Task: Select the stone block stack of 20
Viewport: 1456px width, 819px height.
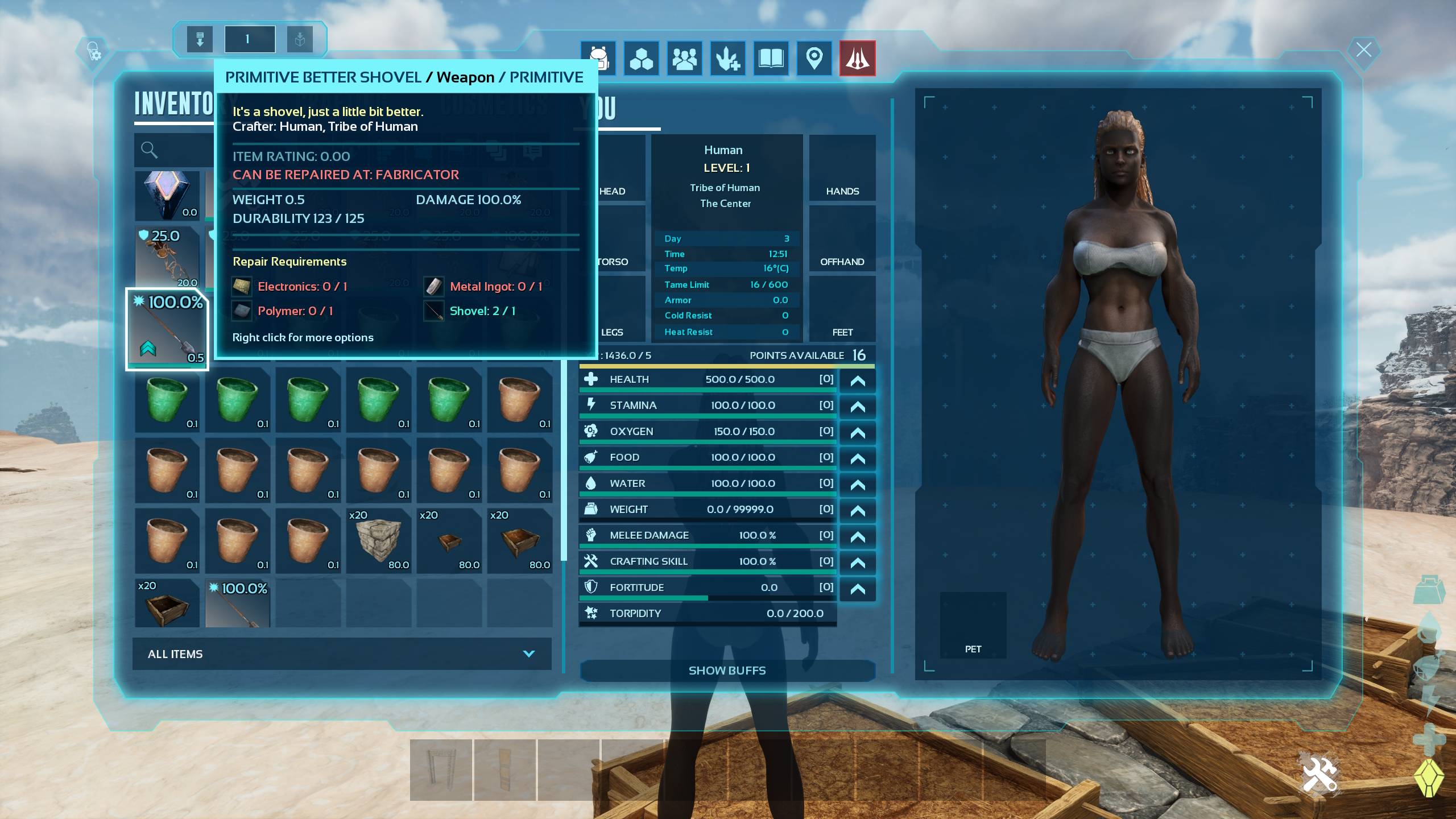Action: [379, 540]
